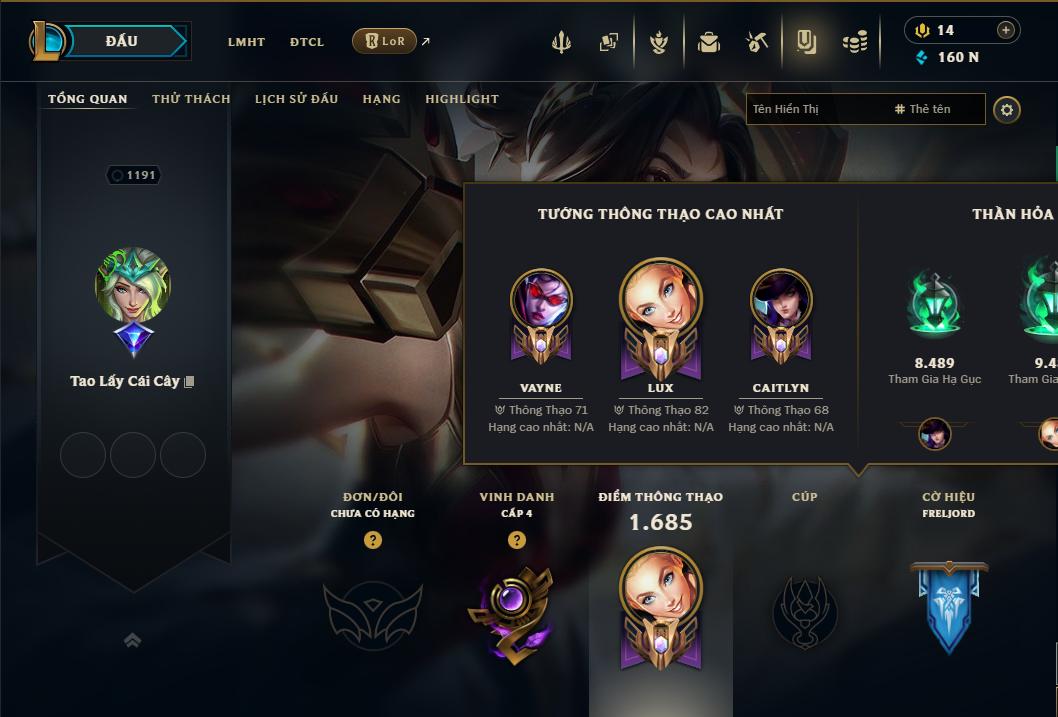Switch to the ĐTCL game tab
1058x717 pixels.
(307, 42)
